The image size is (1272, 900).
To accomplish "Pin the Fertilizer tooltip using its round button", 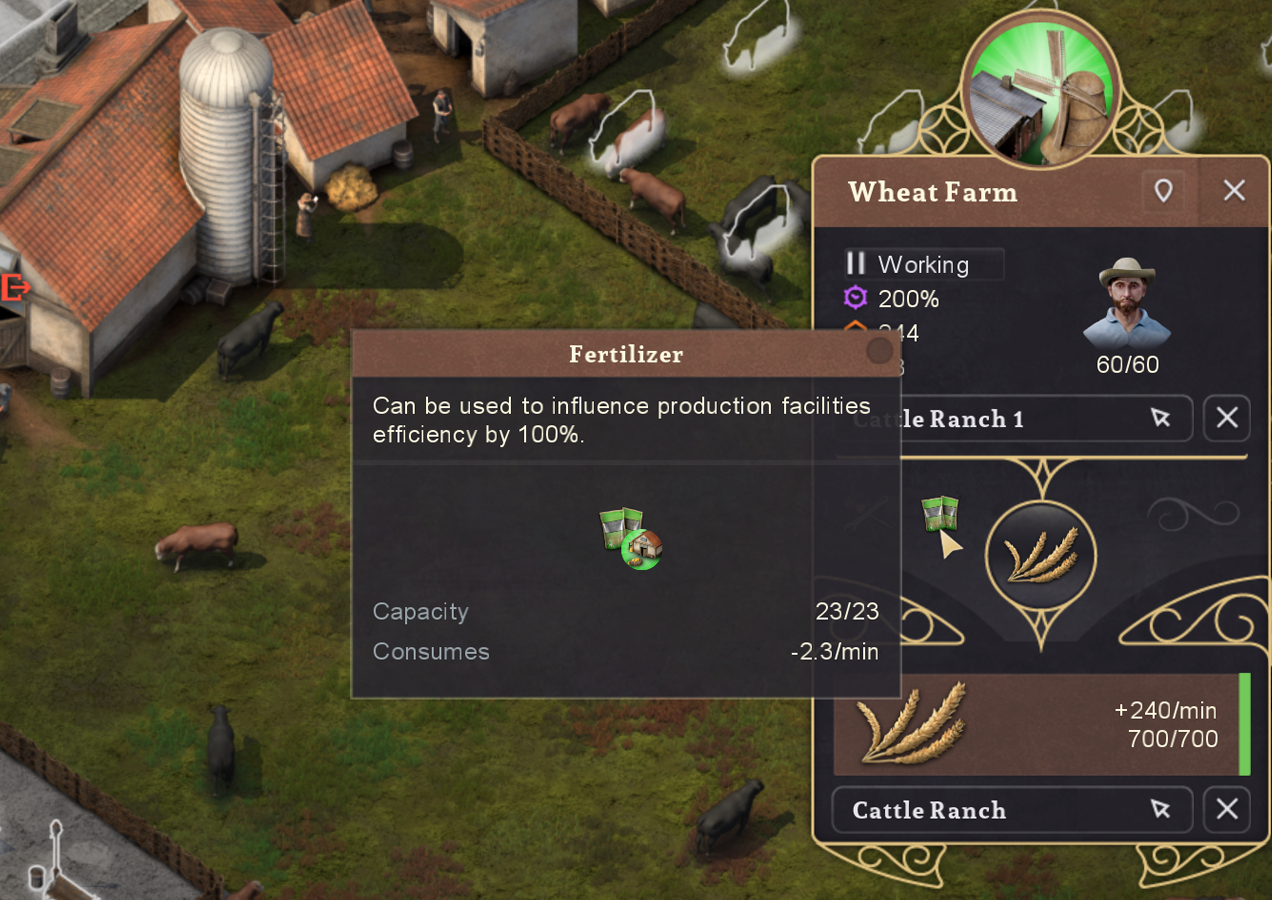I will click(879, 350).
